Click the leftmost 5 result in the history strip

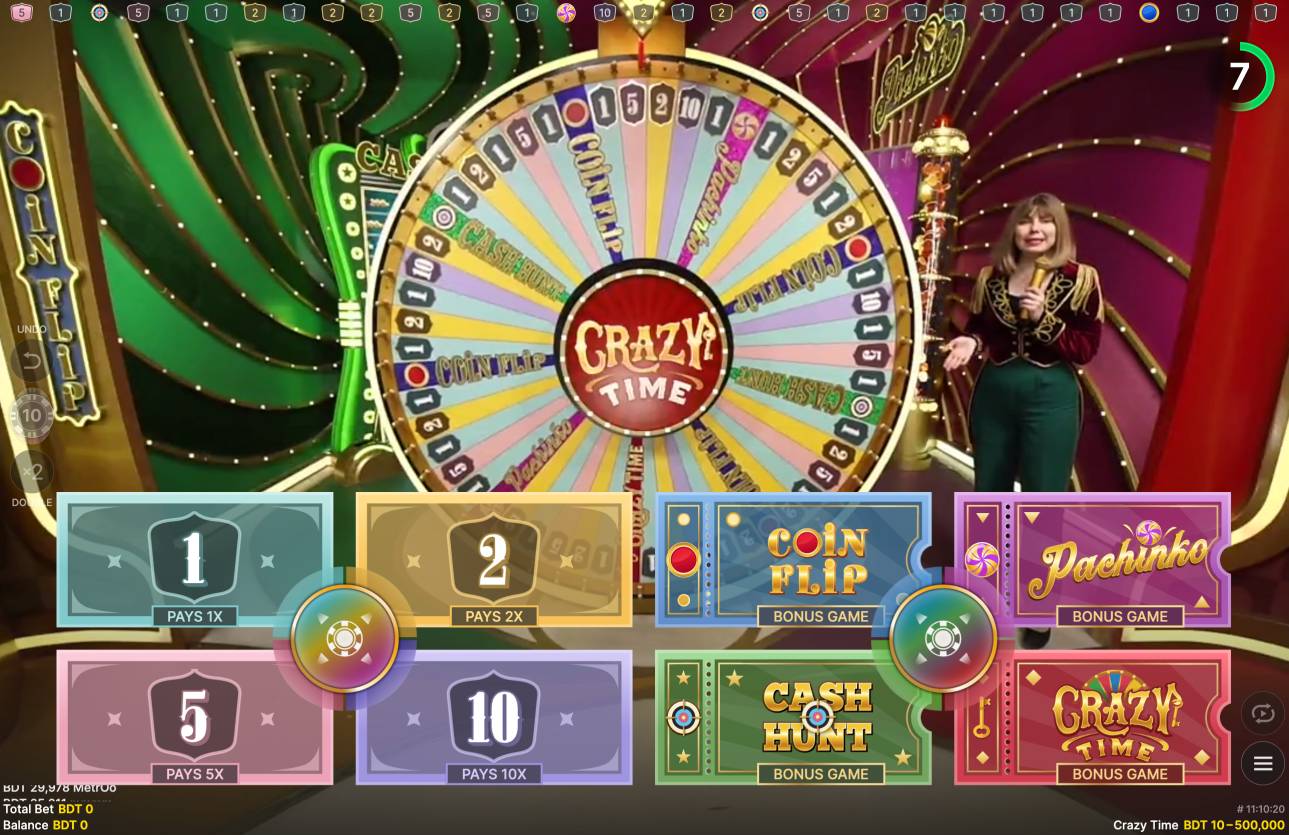(22, 13)
